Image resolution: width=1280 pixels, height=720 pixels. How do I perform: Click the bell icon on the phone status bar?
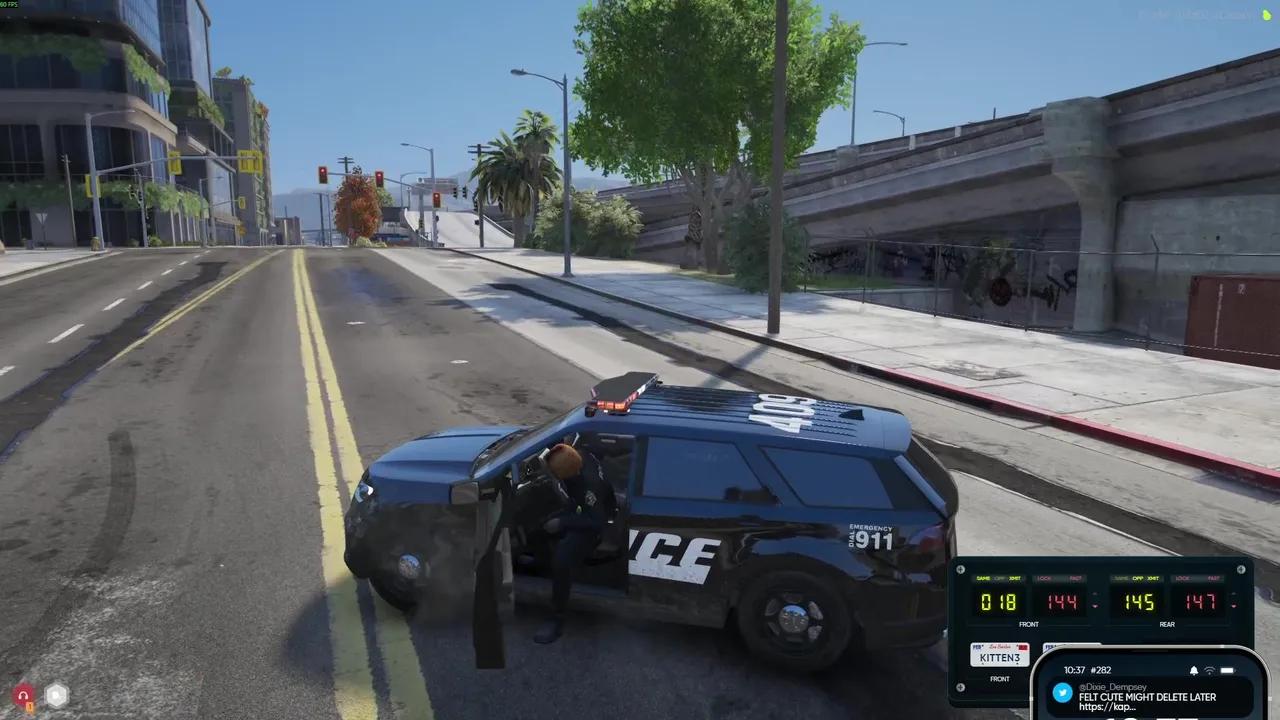[1193, 670]
